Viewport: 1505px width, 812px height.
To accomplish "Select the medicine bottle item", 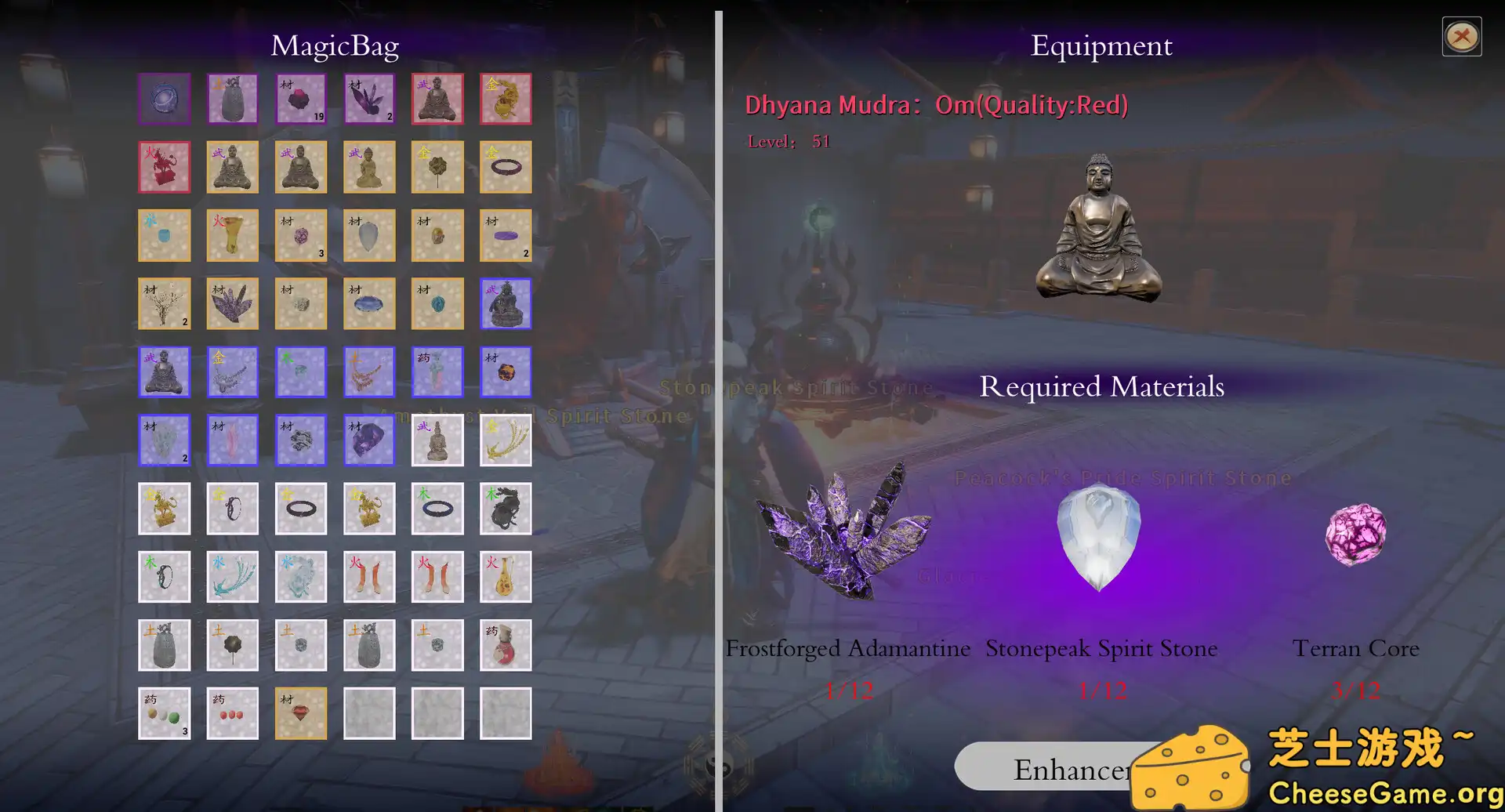I will (x=506, y=644).
